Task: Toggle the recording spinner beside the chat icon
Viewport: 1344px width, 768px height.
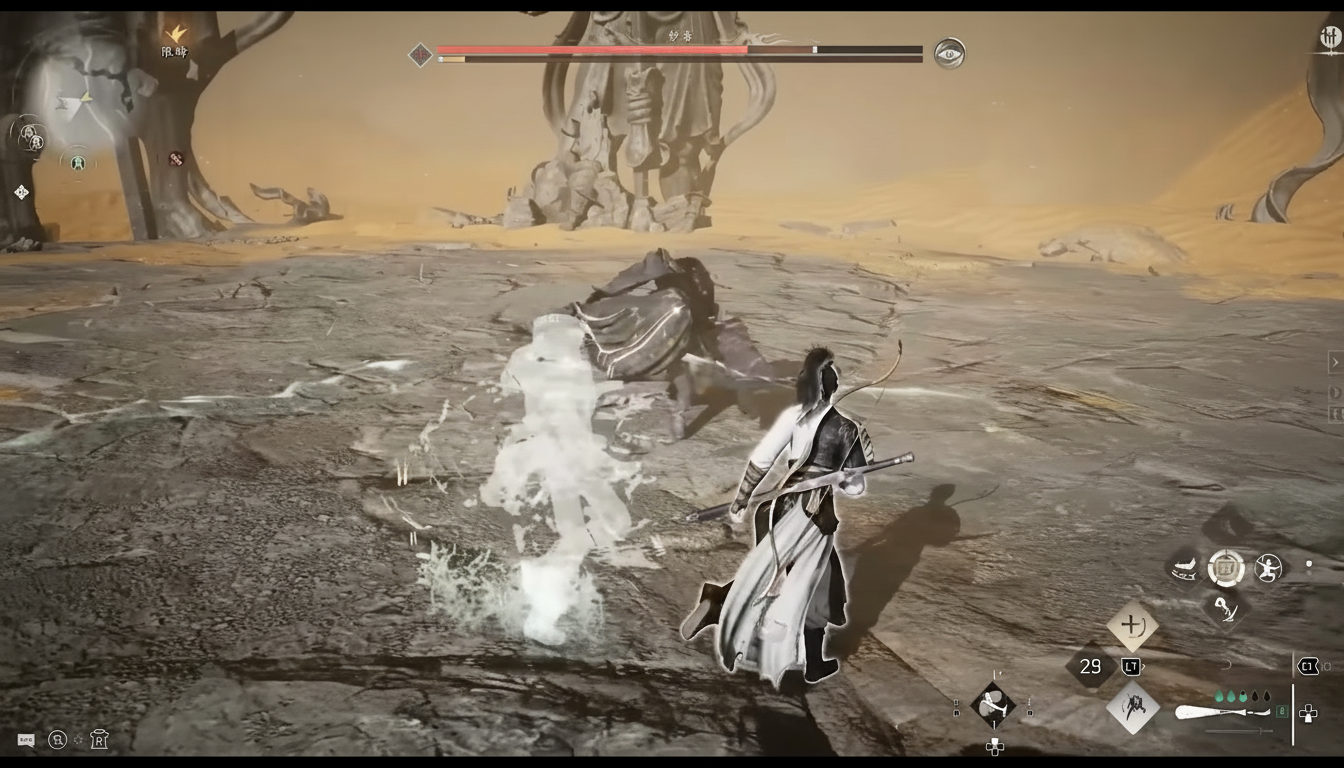Action: tap(77, 740)
